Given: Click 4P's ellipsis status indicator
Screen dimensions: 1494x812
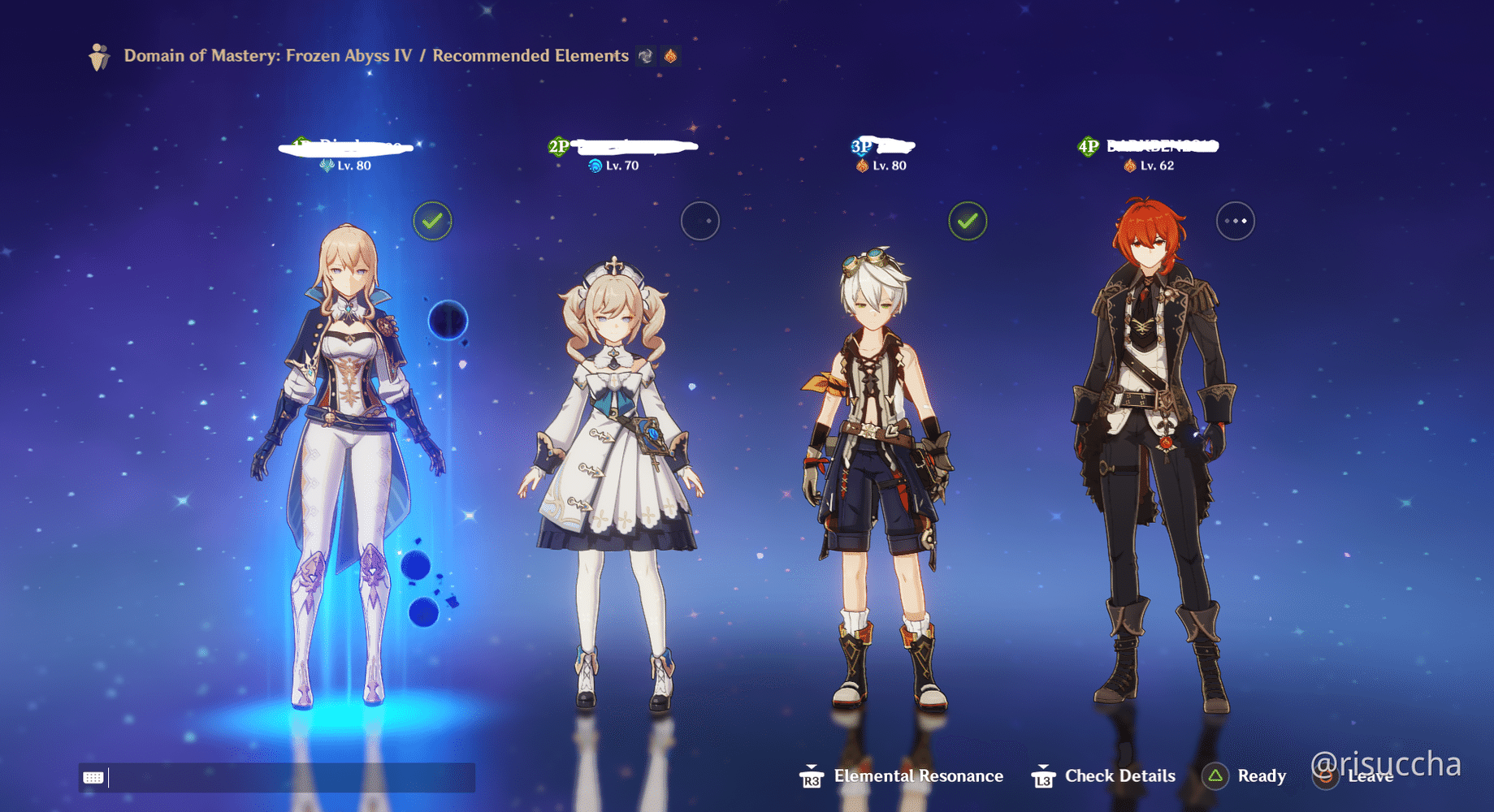Looking at the screenshot, I should pyautogui.click(x=1236, y=220).
